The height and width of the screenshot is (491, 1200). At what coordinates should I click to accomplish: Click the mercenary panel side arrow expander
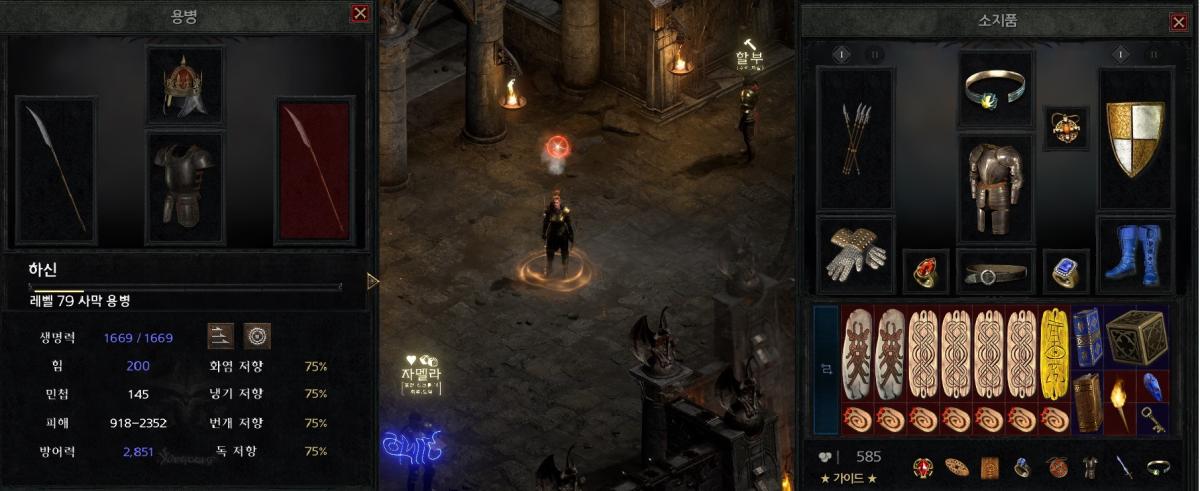(373, 281)
